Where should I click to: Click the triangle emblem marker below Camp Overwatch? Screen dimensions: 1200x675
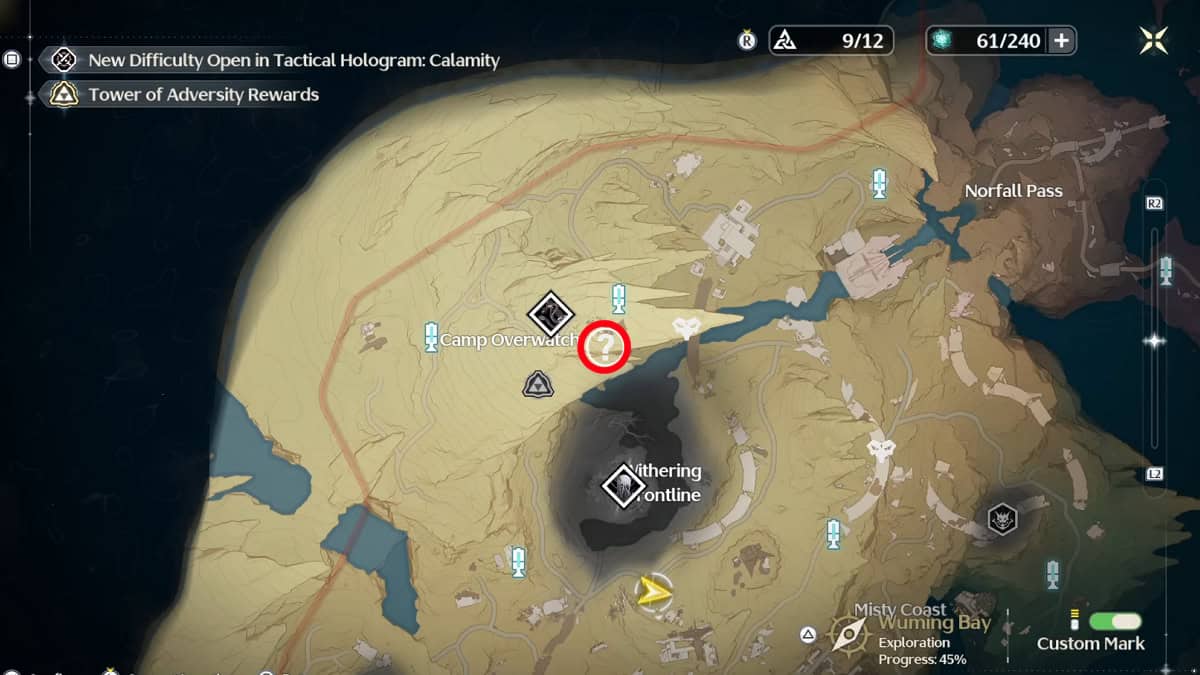coord(538,383)
